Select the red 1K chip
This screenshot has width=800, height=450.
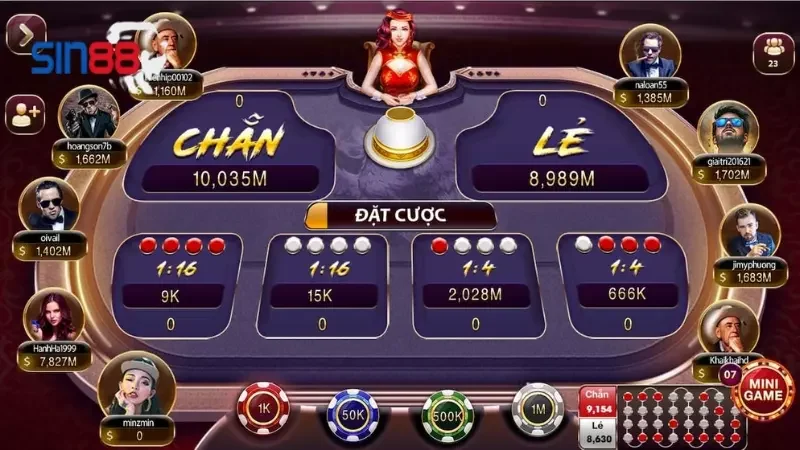click(x=263, y=409)
